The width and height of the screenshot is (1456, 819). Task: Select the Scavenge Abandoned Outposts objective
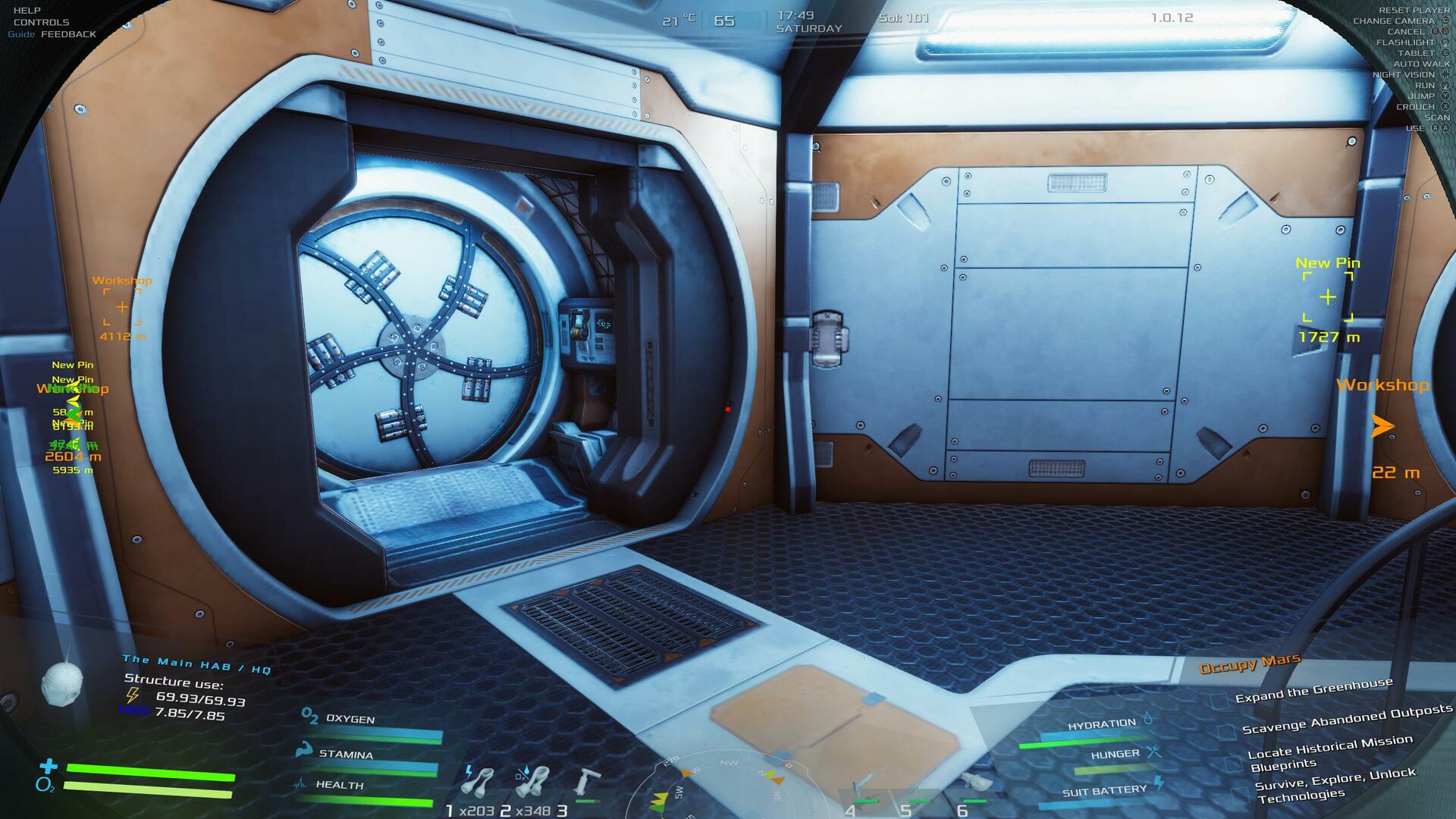click(x=1346, y=720)
